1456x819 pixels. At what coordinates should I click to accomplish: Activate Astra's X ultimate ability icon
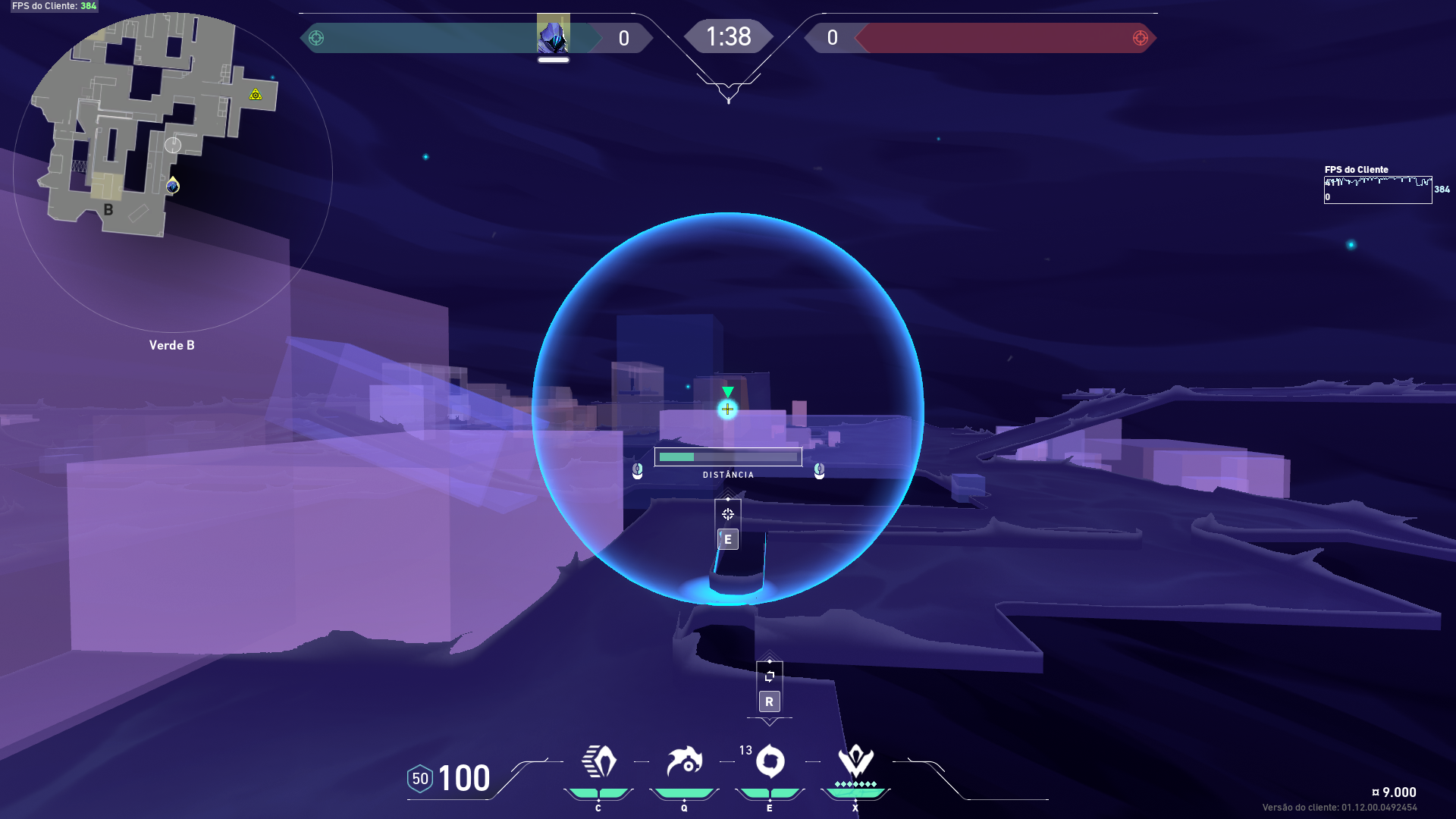[x=855, y=761]
